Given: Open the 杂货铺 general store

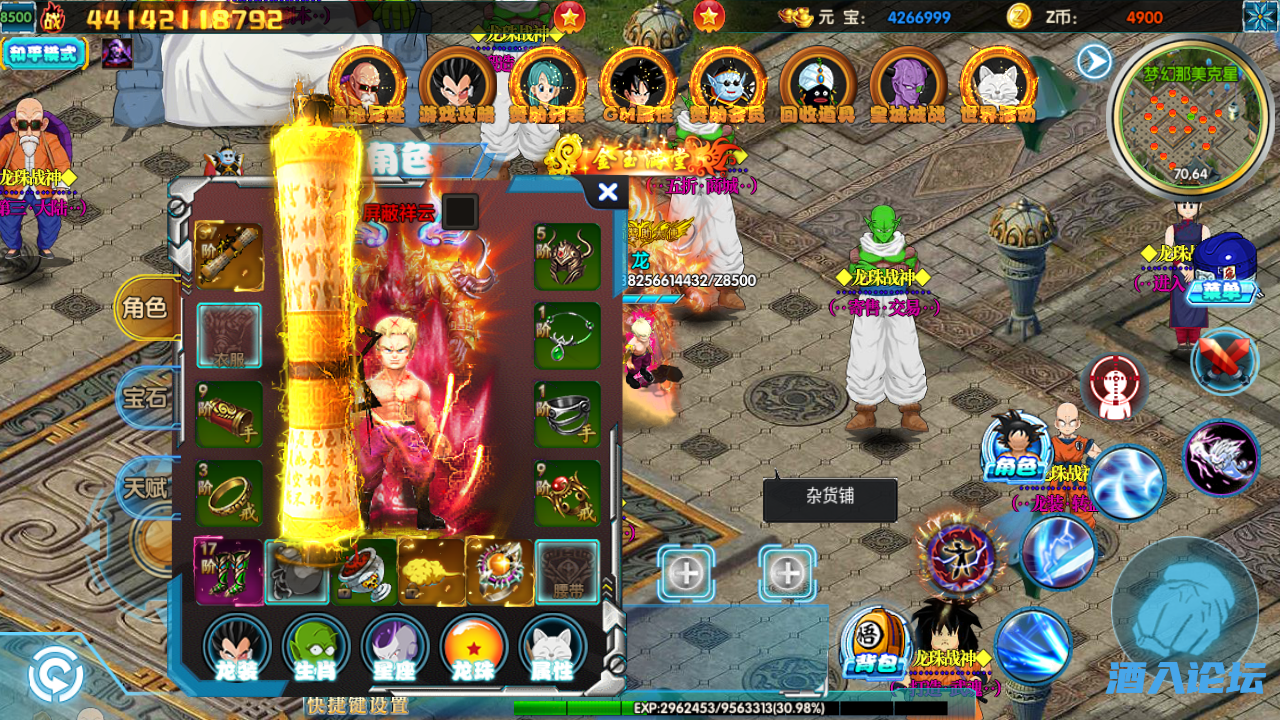Looking at the screenshot, I should click(830, 499).
